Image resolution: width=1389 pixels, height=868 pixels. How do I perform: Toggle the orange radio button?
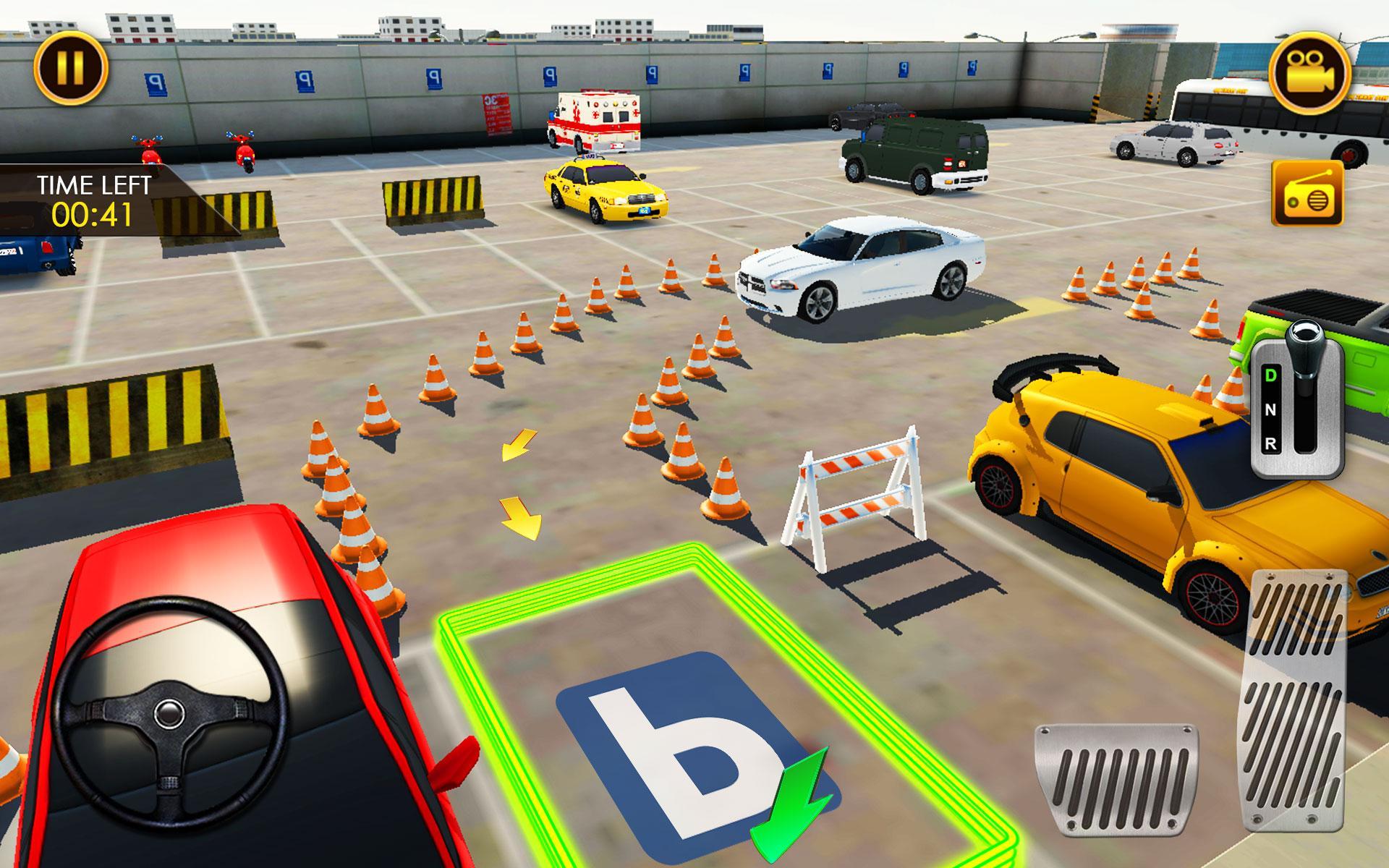(1307, 195)
